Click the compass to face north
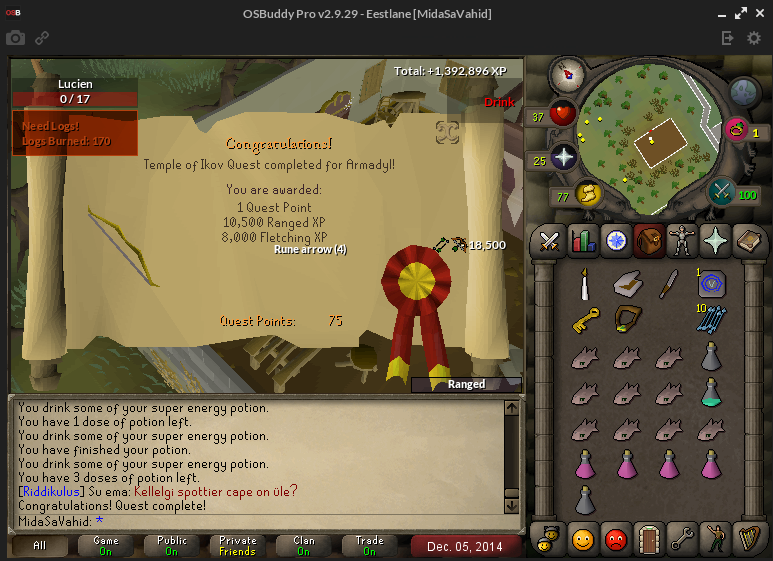 pyautogui.click(x=567, y=72)
